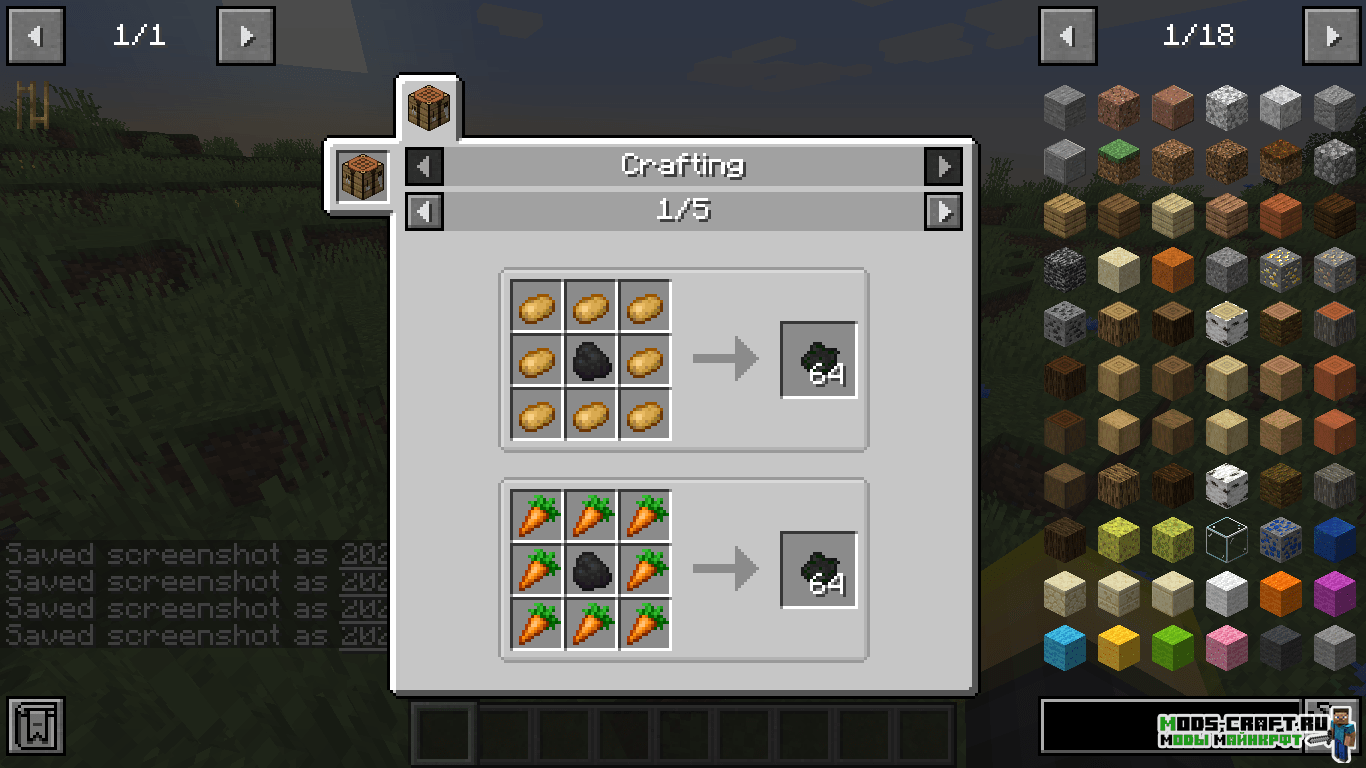Select the lime green wool block
The width and height of the screenshot is (1366, 768).
pos(1172,647)
